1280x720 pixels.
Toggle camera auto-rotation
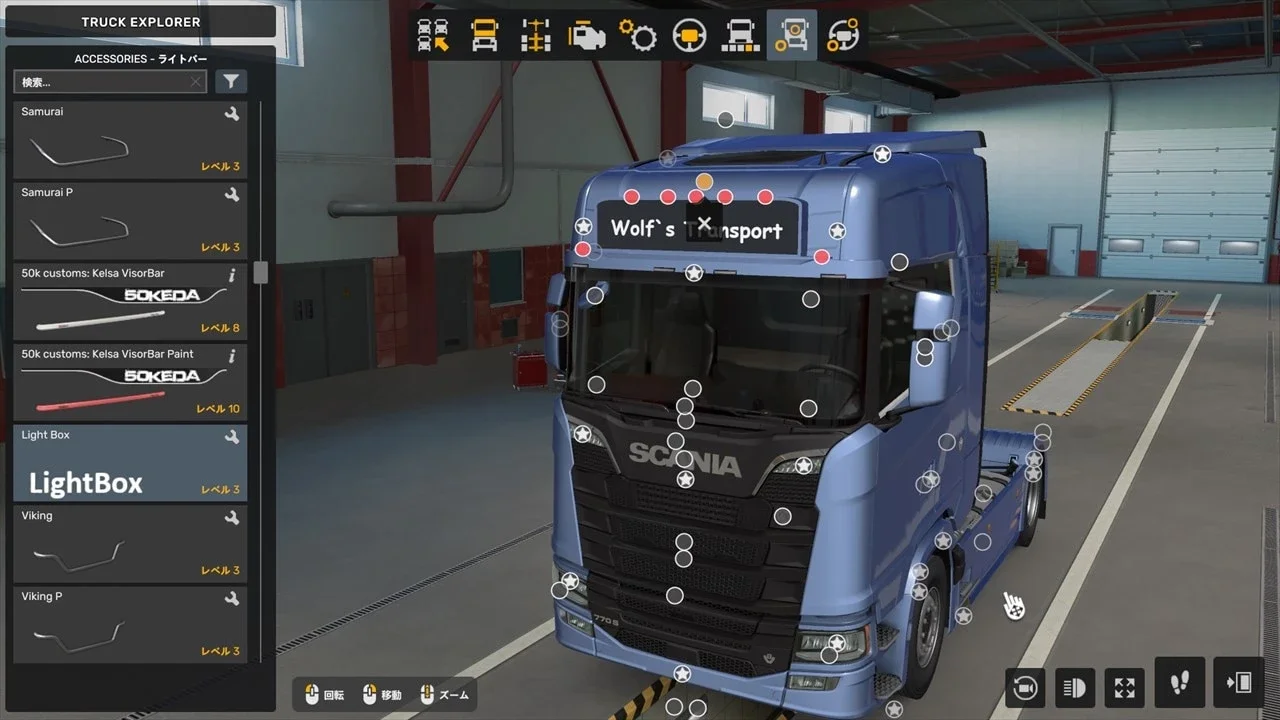1024,687
